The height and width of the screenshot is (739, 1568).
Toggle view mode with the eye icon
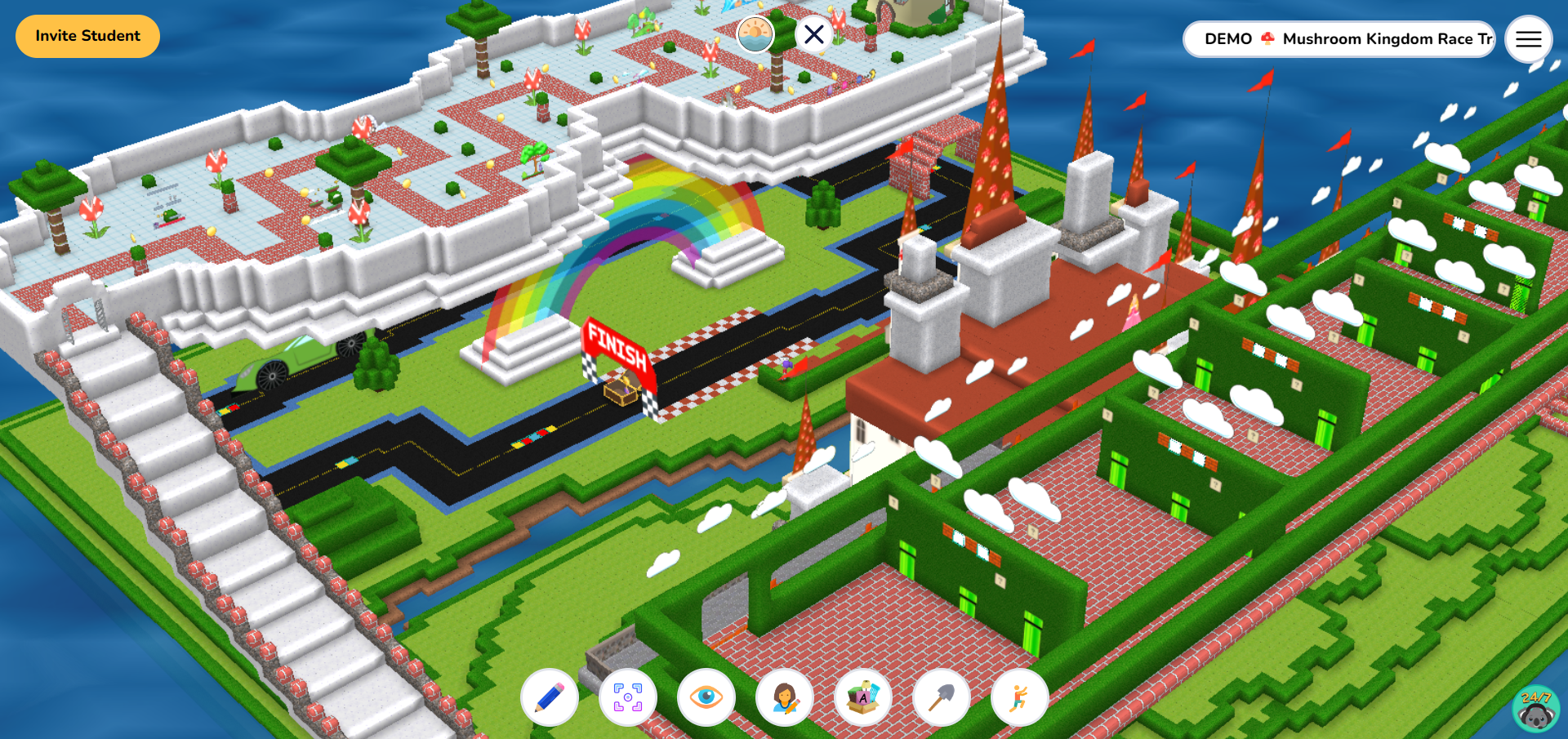click(707, 697)
